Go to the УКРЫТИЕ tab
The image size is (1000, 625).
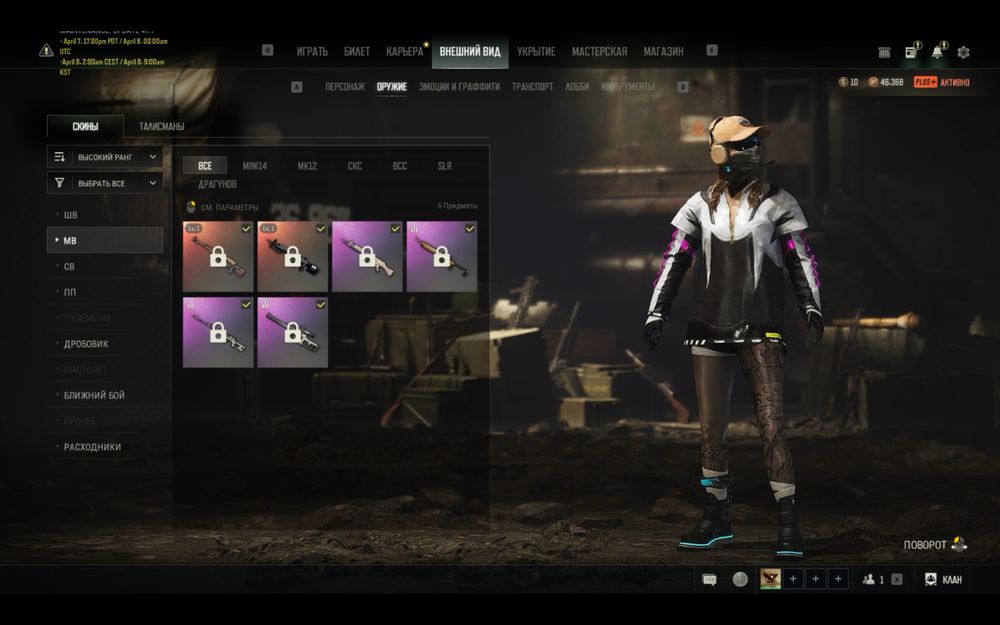tap(536, 52)
